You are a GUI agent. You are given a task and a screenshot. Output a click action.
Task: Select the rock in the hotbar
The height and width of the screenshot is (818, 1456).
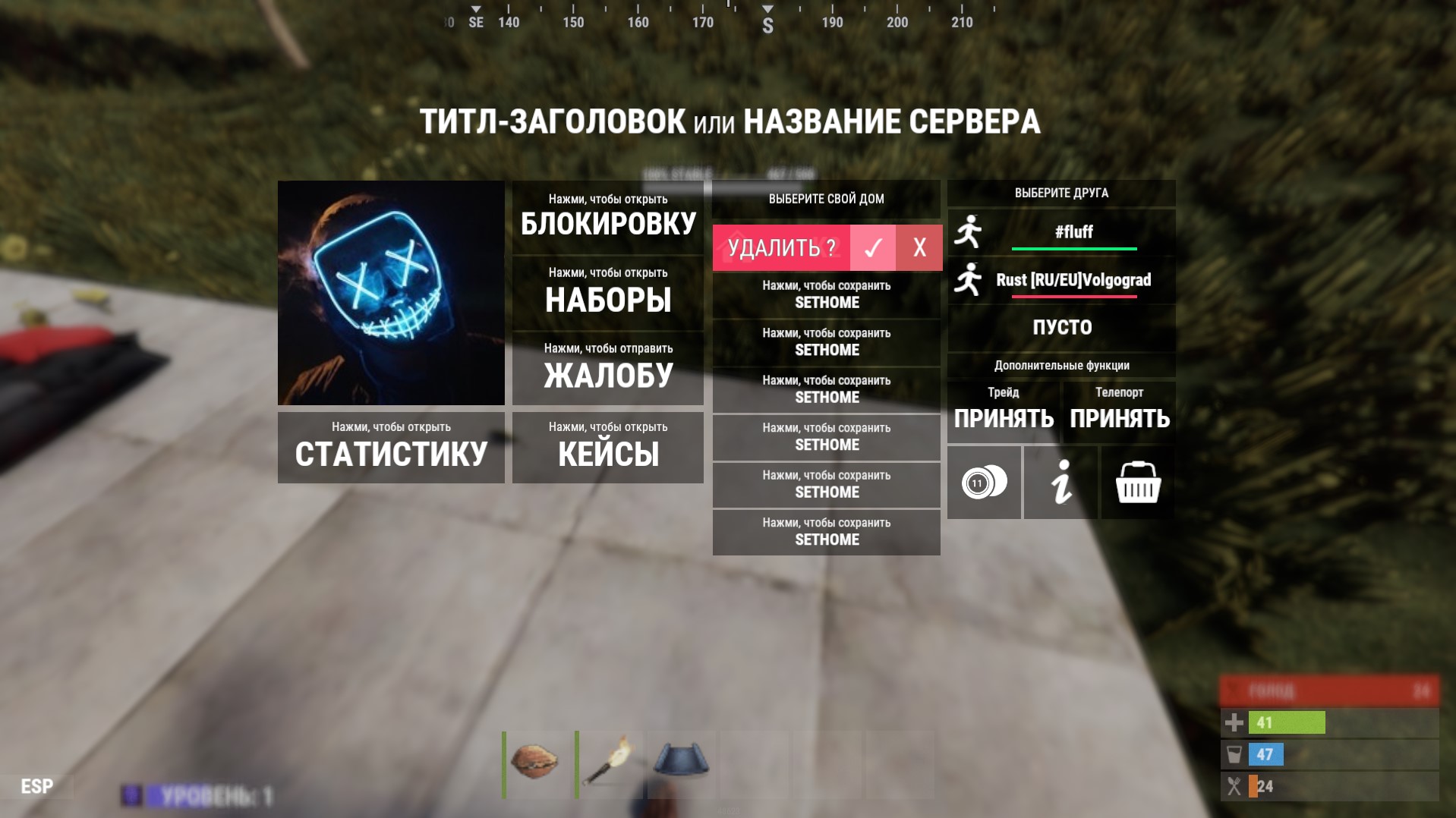[x=535, y=763]
